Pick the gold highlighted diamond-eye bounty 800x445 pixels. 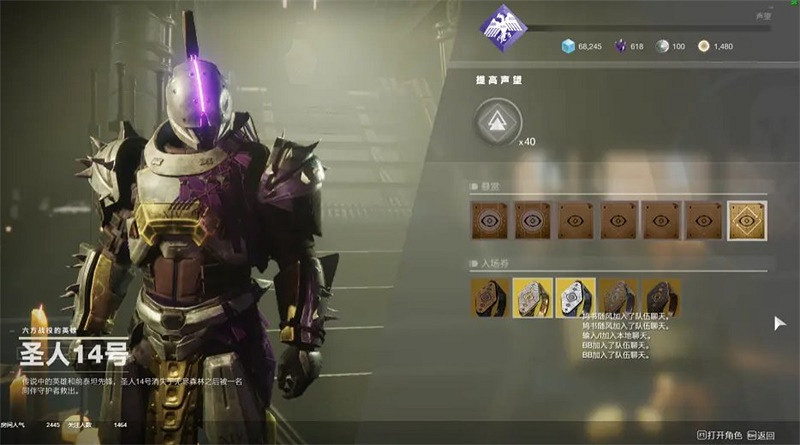point(746,220)
